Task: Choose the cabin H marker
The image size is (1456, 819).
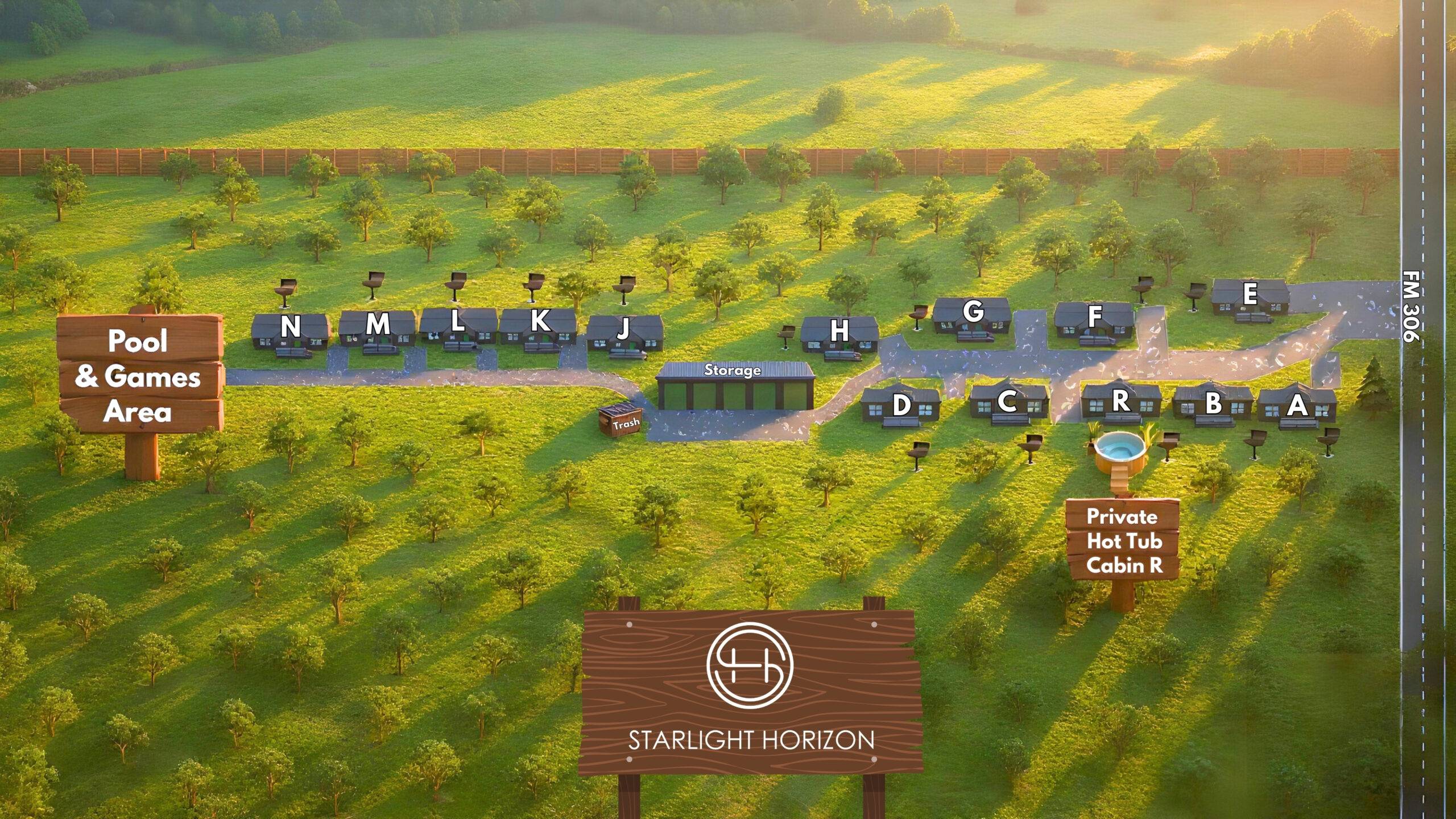Action: coord(839,330)
